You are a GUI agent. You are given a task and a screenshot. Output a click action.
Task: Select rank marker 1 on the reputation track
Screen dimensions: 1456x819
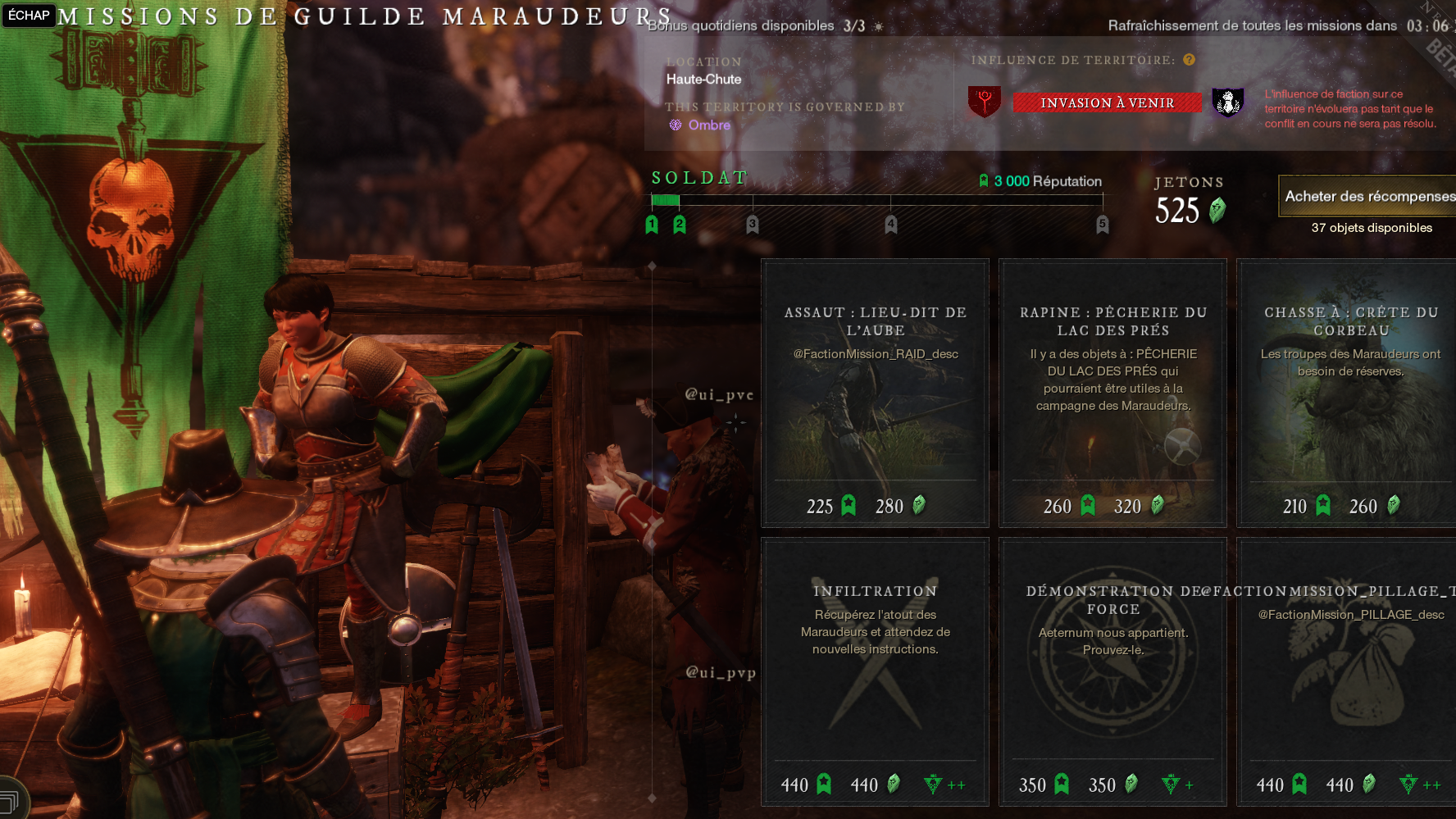pyautogui.click(x=652, y=224)
